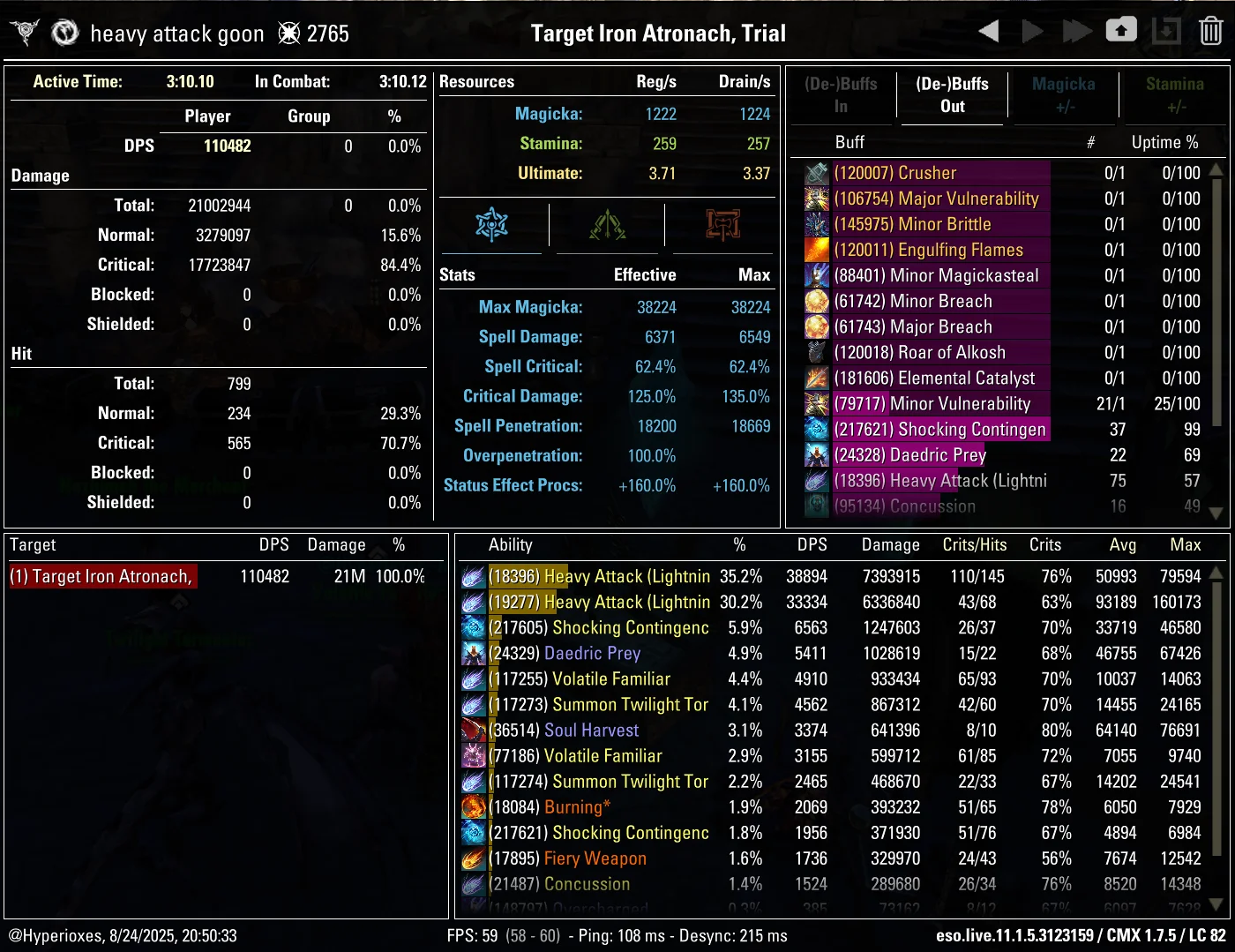Switch to the Stamina +/- tab

1175,95
